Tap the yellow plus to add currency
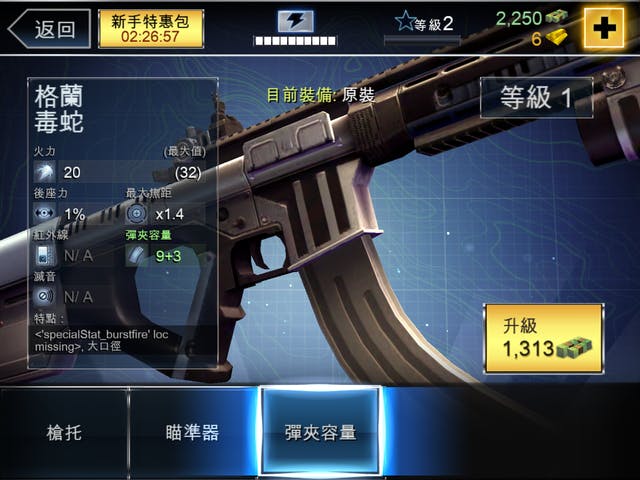The width and height of the screenshot is (640, 480). pos(604,28)
